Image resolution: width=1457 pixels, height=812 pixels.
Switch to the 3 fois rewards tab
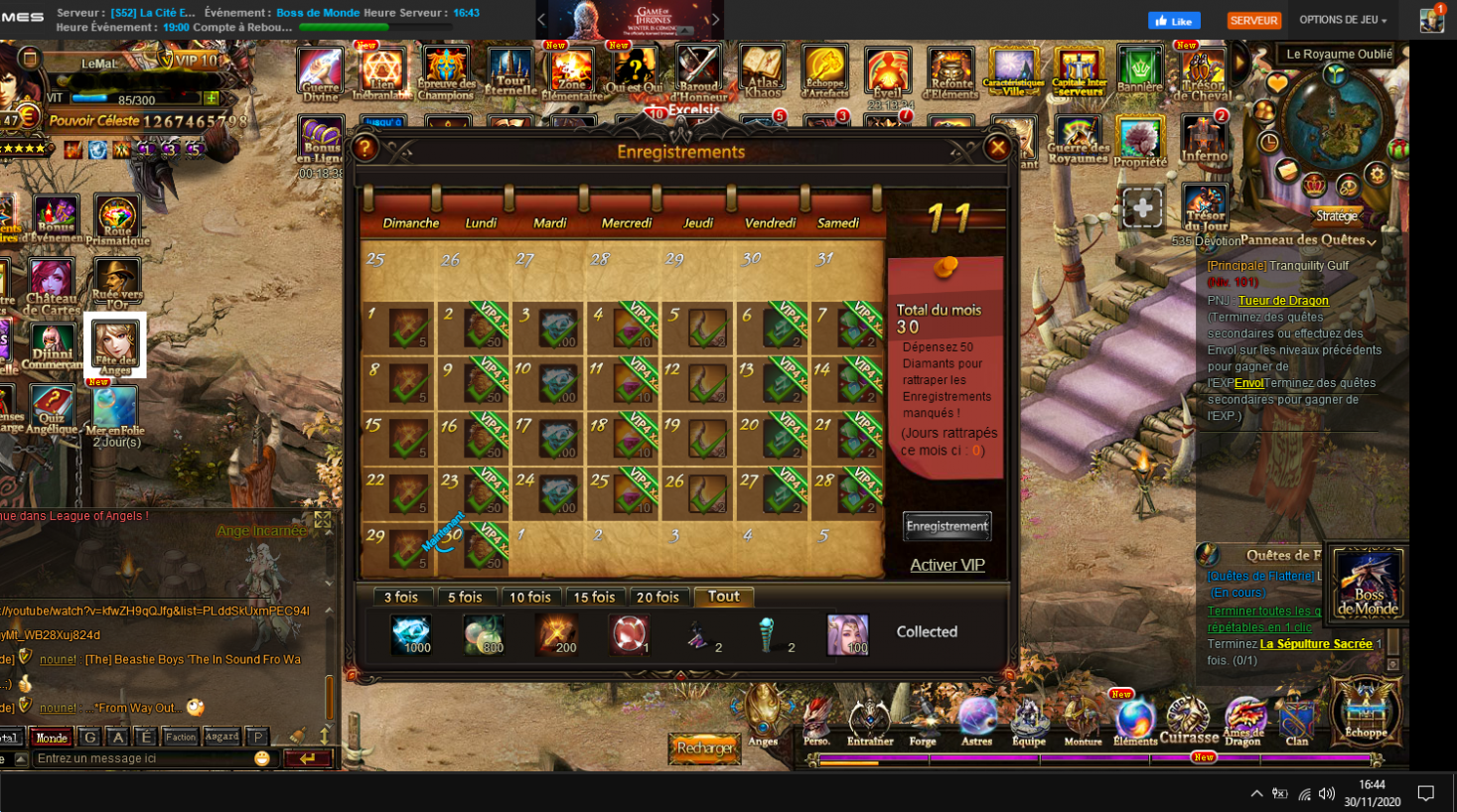click(x=401, y=597)
